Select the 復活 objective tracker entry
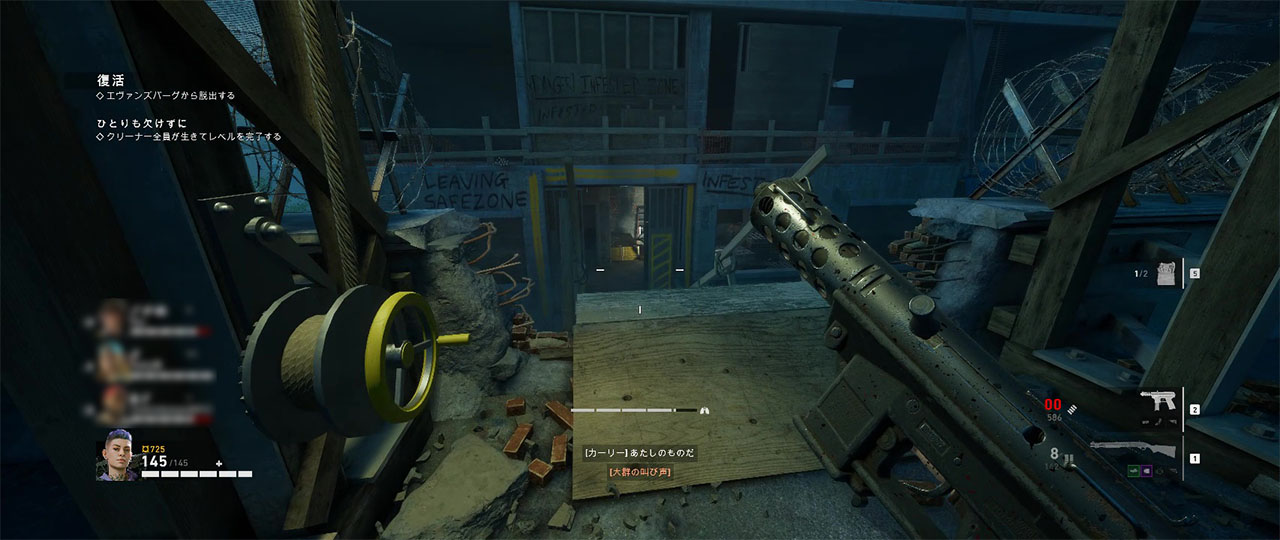 [x=108, y=80]
